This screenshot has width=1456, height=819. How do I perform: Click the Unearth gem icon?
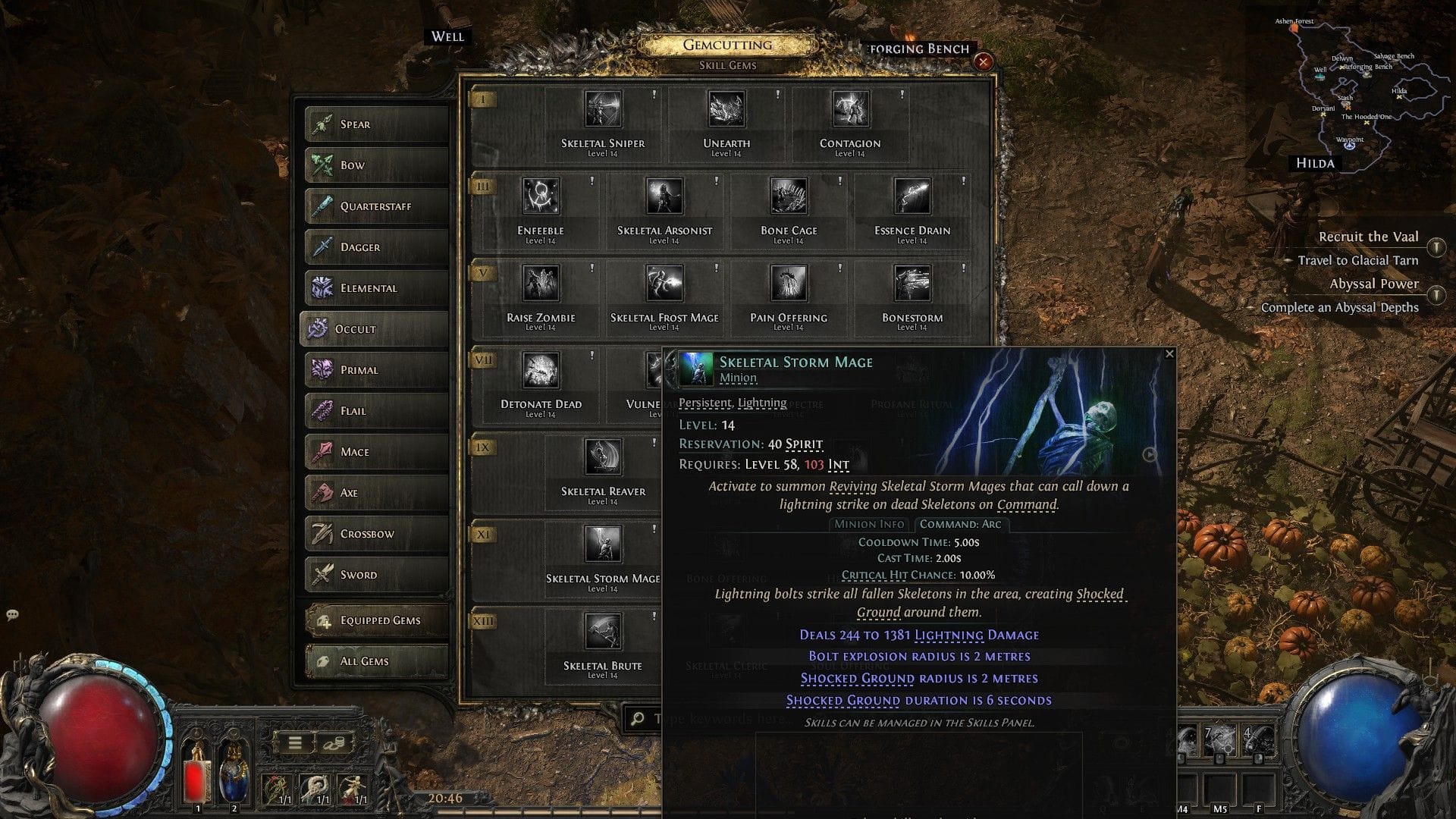click(726, 108)
